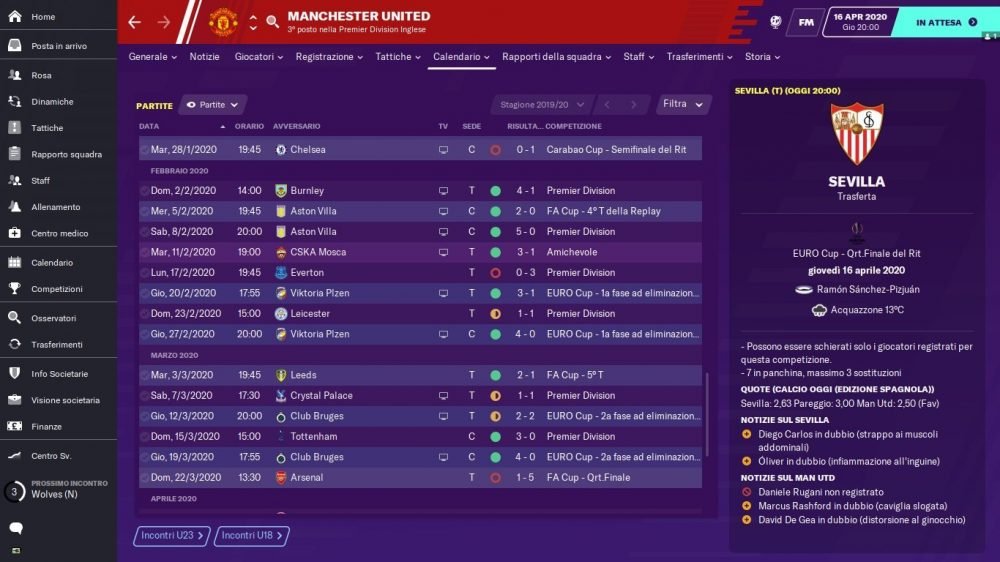Select the Chelsea Carabao Cup match row
The width and height of the screenshot is (1000, 562).
point(420,150)
